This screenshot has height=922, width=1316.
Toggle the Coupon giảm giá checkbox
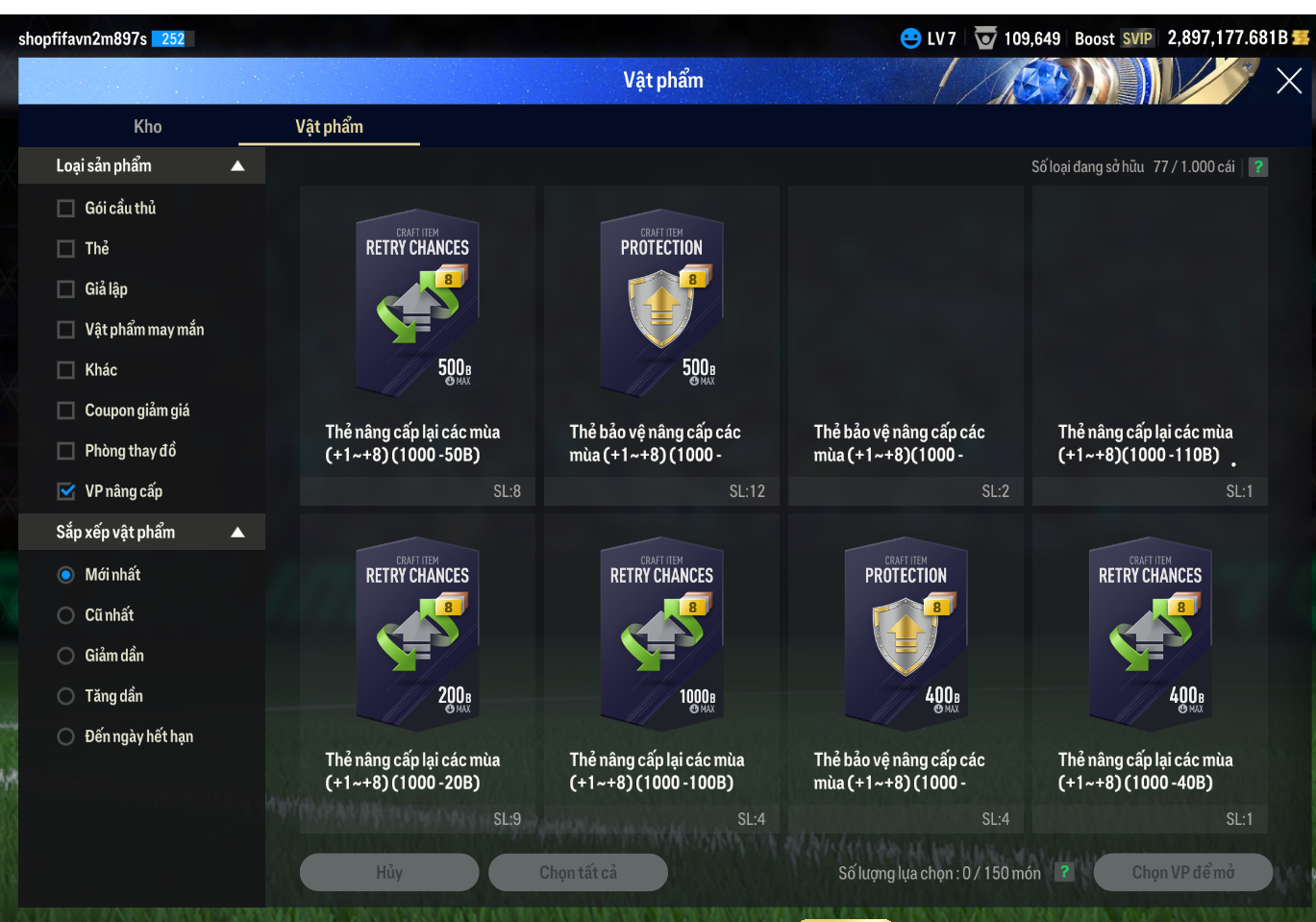coord(66,411)
